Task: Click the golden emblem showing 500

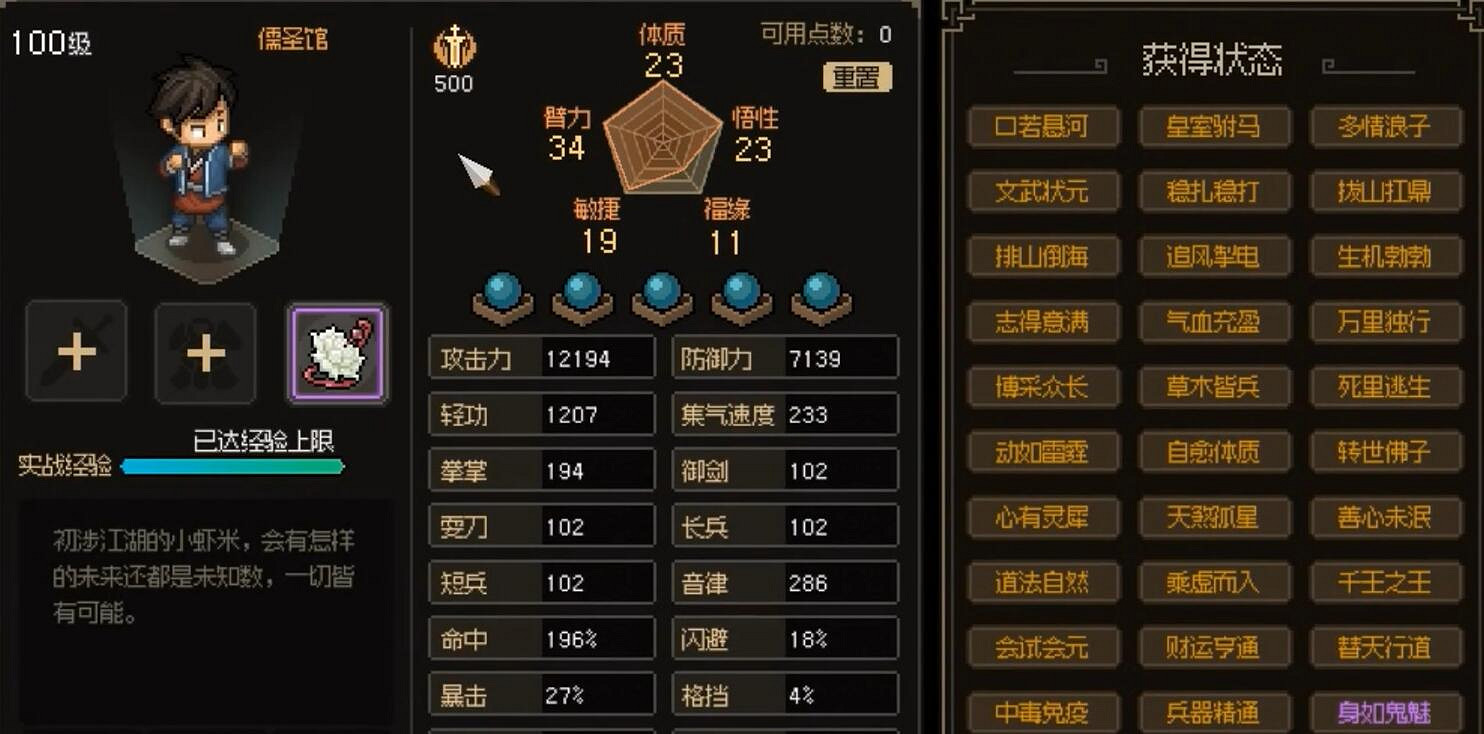Action: [x=454, y=50]
